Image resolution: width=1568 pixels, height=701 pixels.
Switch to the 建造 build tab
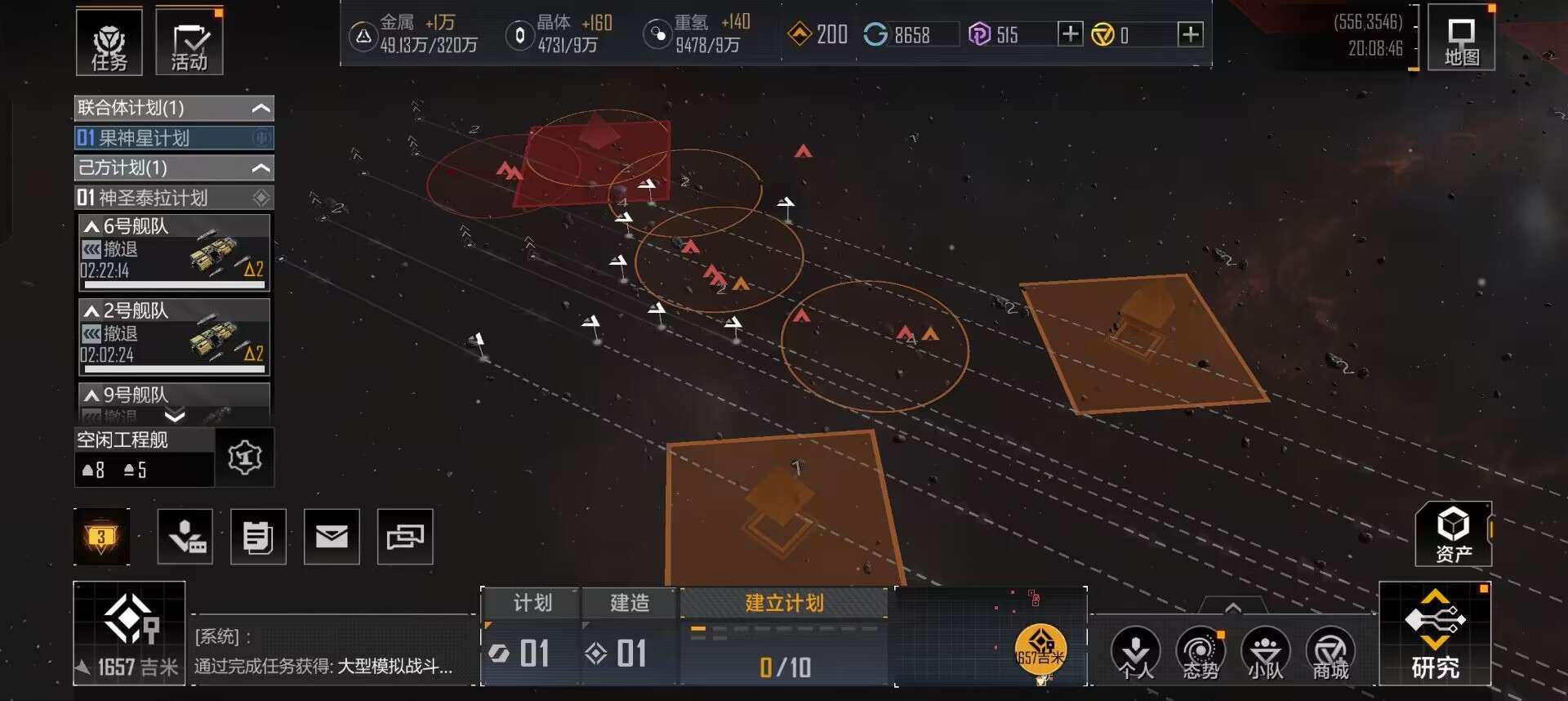pos(630,603)
